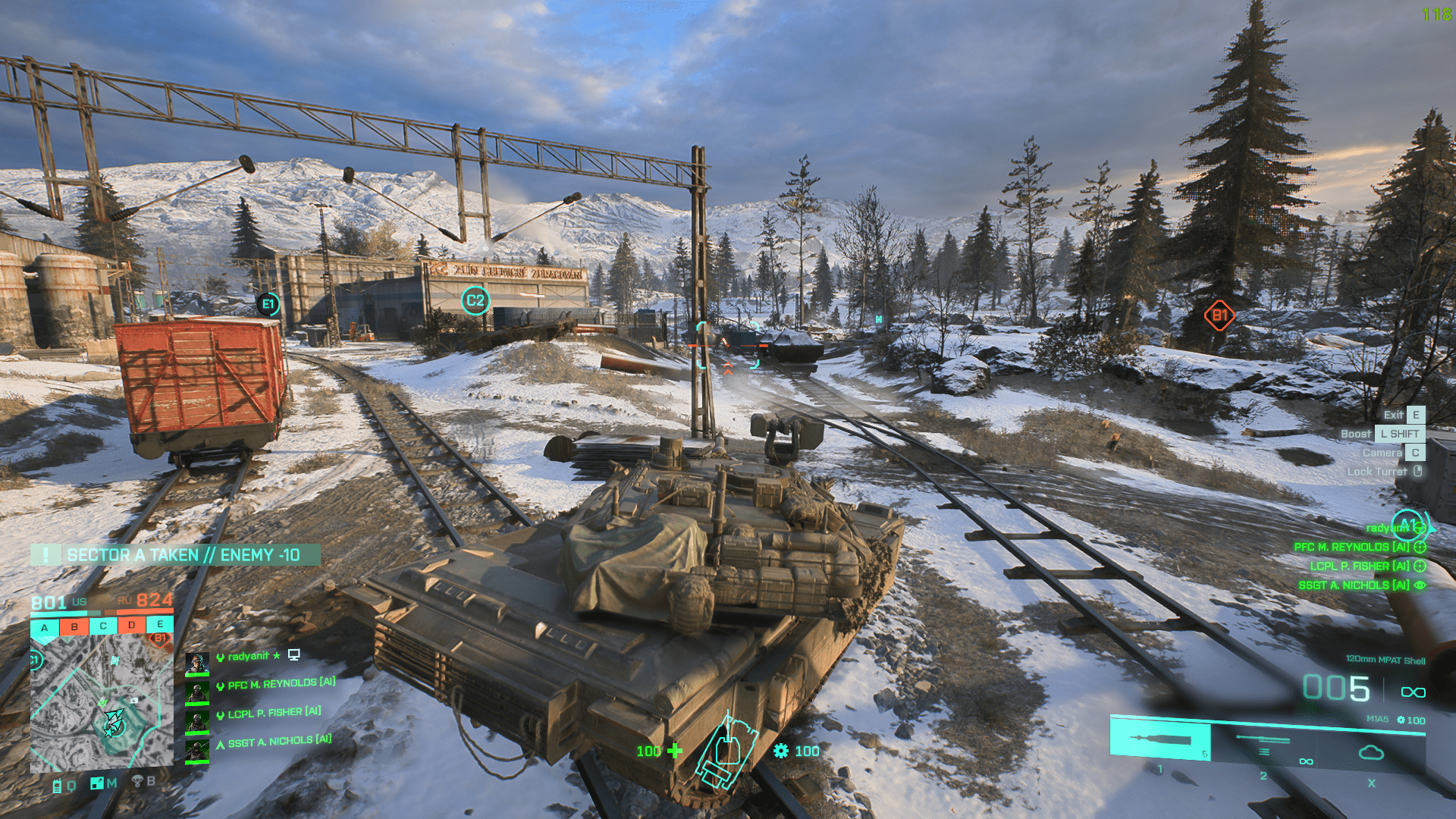Click the C2 objective marker

[x=475, y=300]
